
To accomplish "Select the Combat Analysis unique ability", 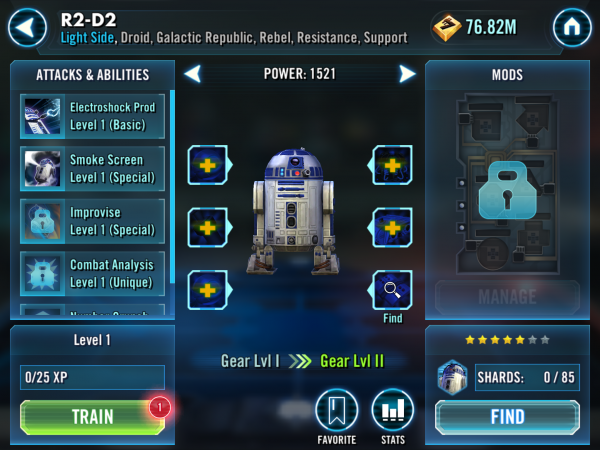I will (x=92, y=274).
